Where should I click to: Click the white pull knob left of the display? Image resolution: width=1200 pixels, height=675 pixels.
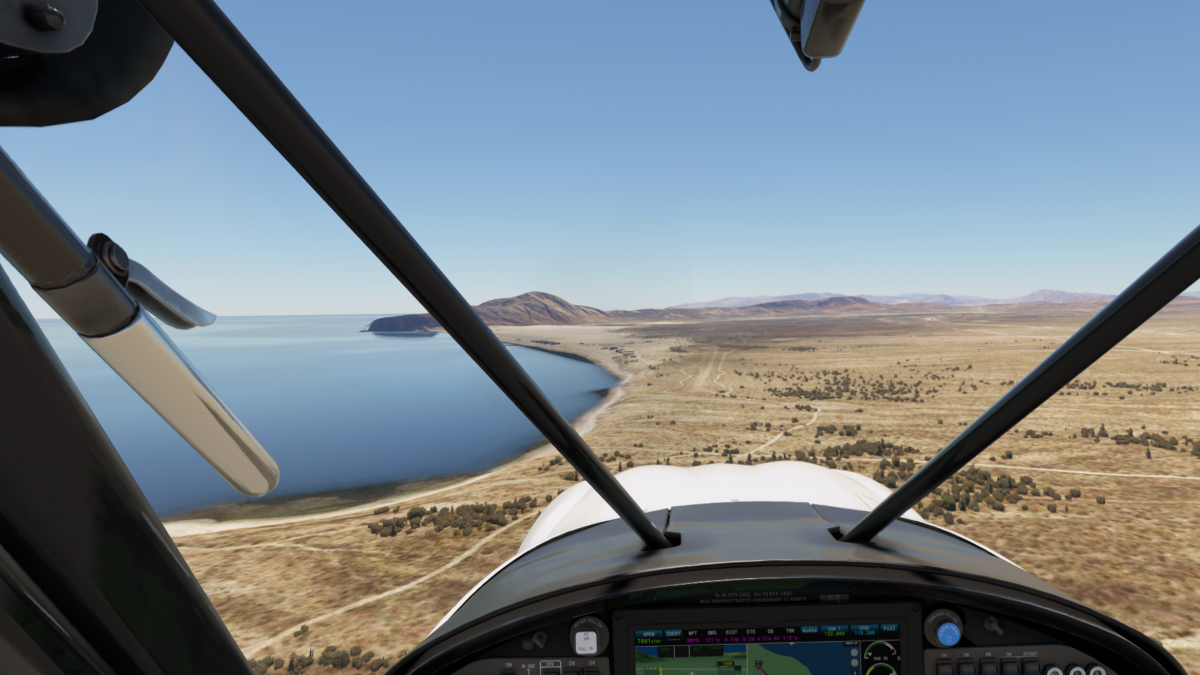[x=588, y=638]
